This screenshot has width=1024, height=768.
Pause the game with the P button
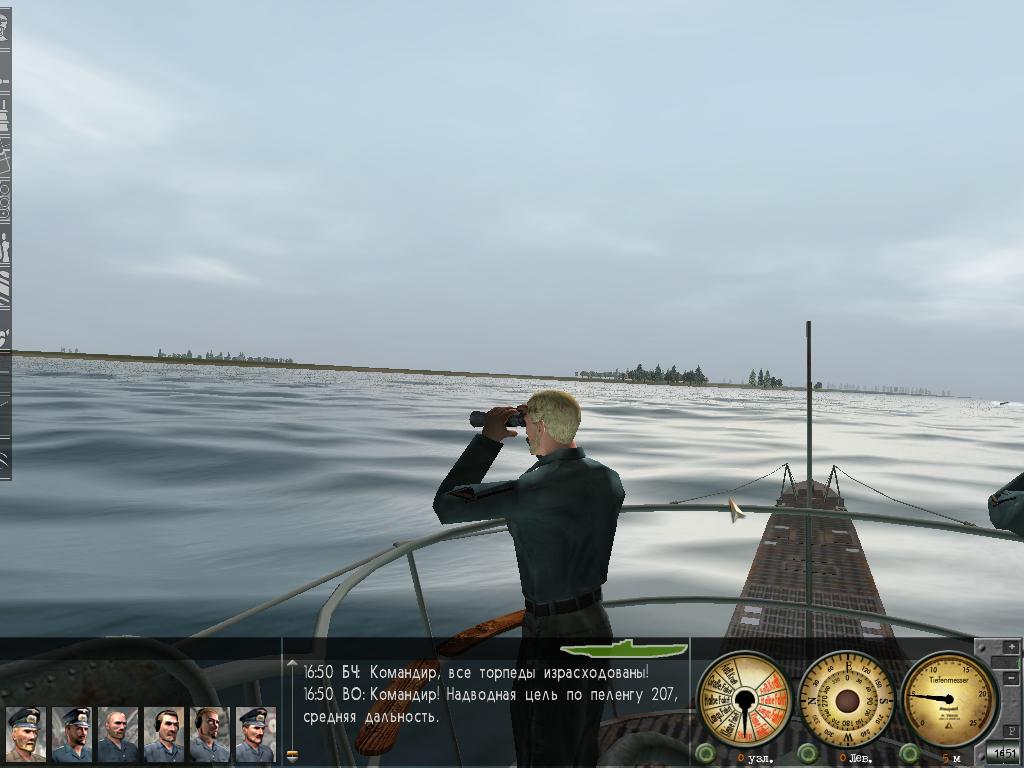click(1011, 731)
